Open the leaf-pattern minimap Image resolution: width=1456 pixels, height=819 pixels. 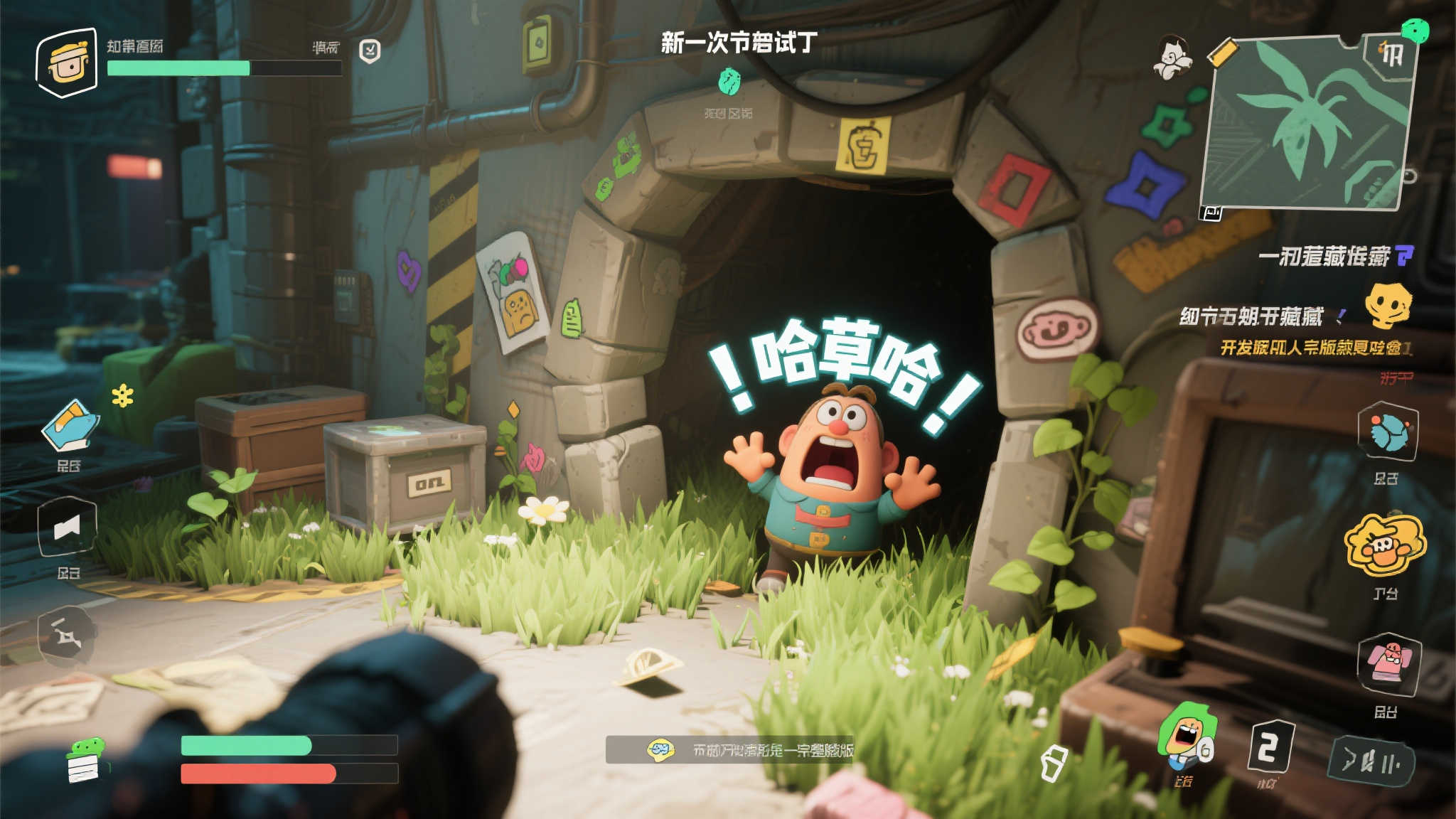point(1307,123)
